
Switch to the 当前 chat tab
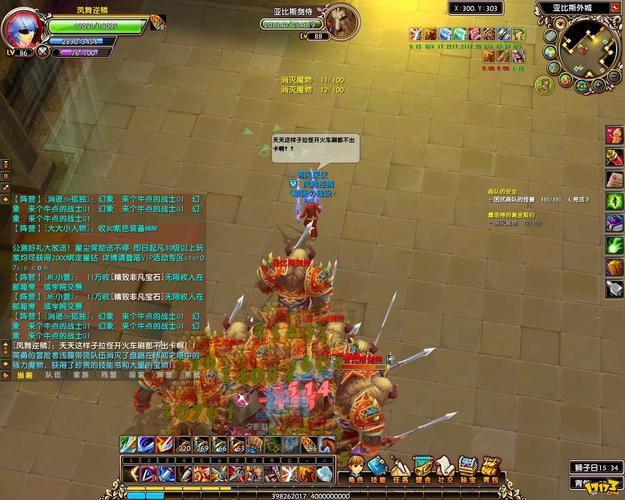22,375
